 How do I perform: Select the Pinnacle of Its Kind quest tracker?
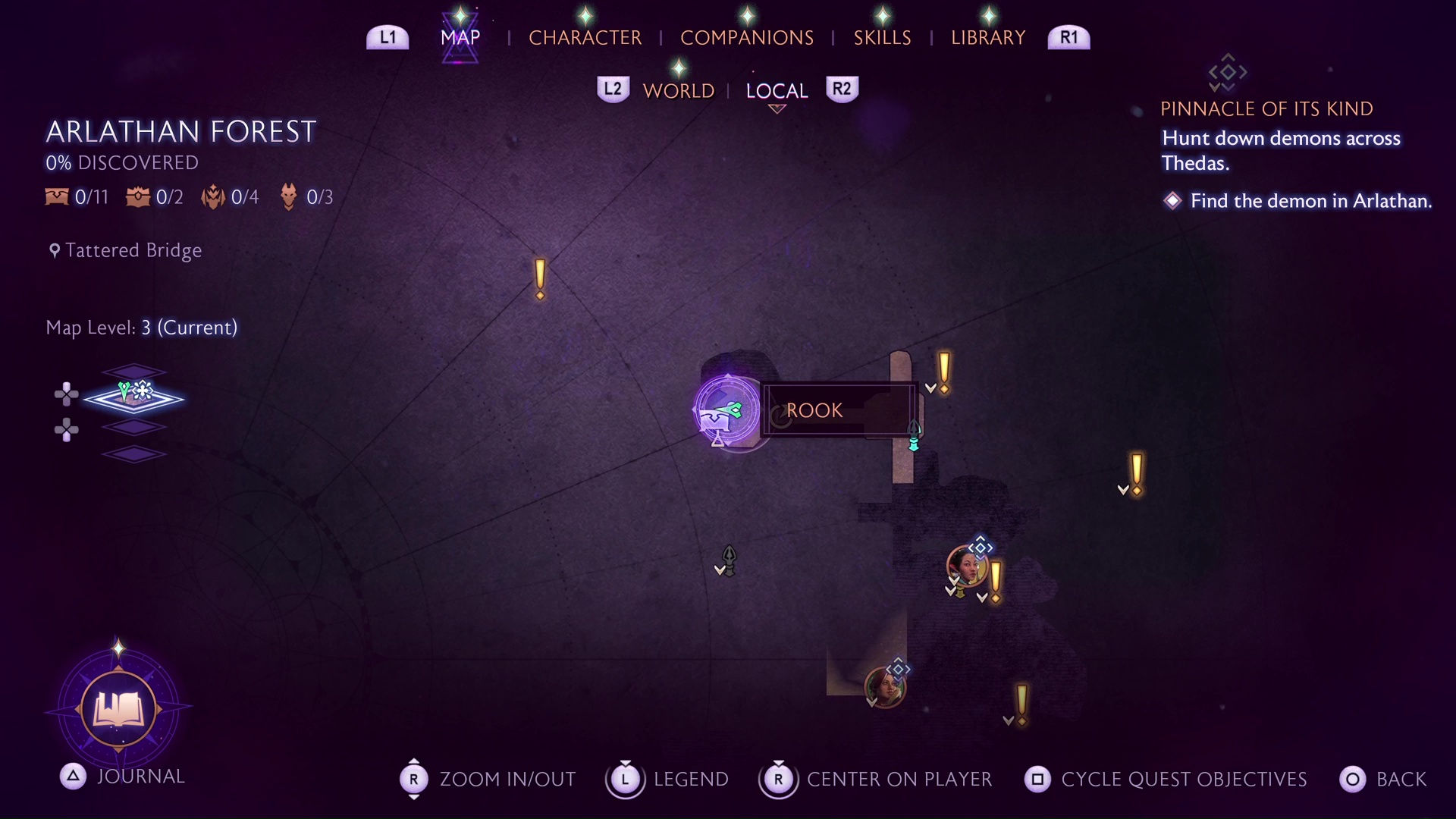click(x=1266, y=108)
